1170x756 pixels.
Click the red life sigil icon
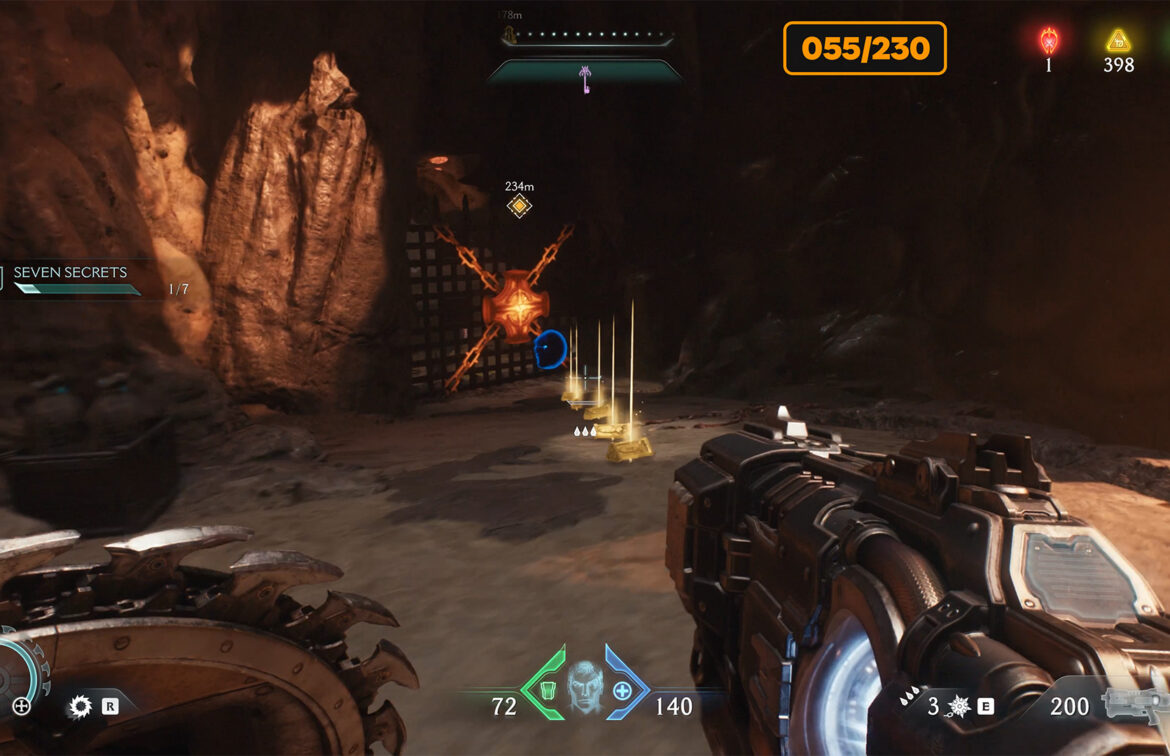(1049, 41)
